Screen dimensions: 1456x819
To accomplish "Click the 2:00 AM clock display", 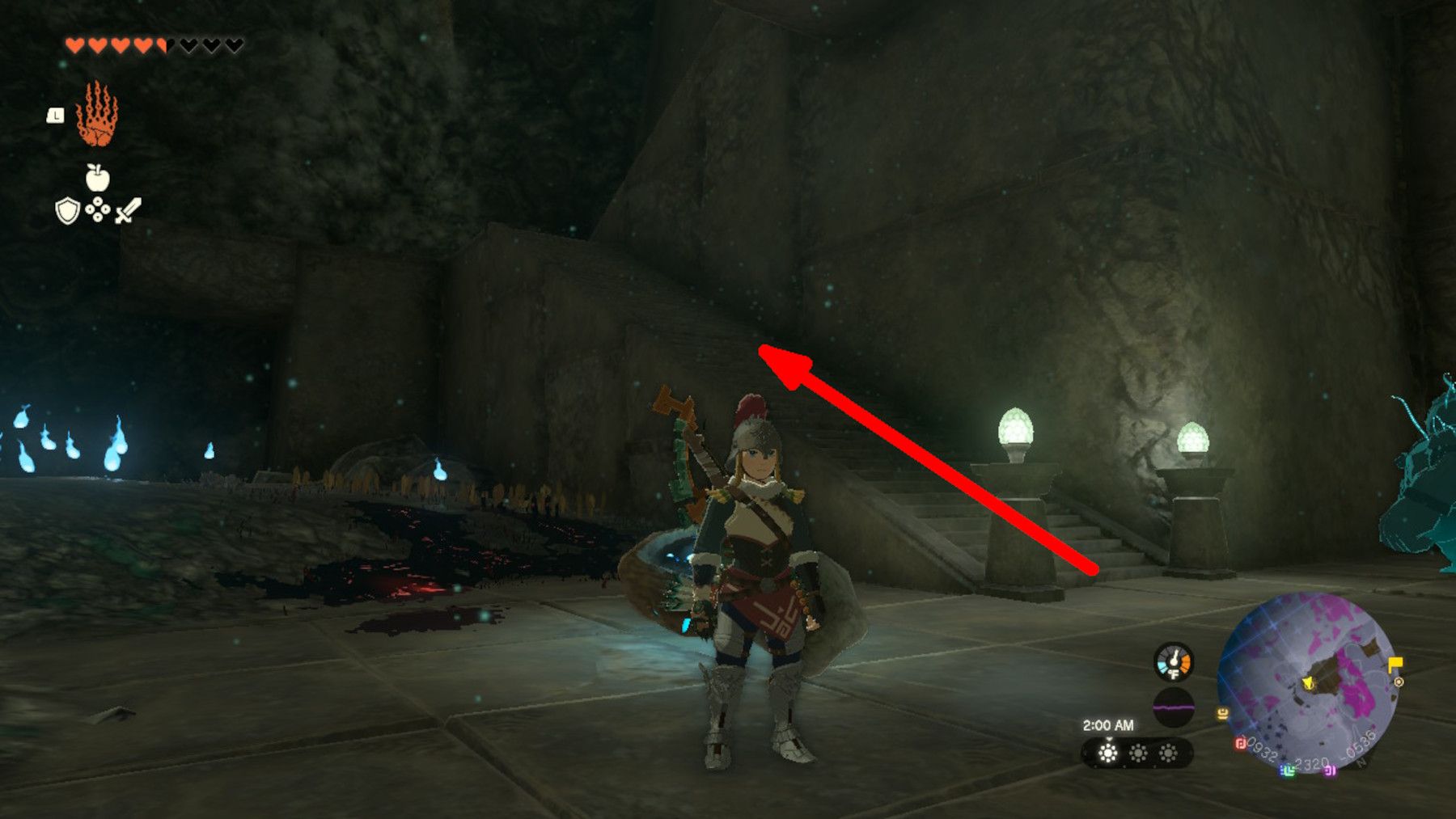I will click(1110, 724).
